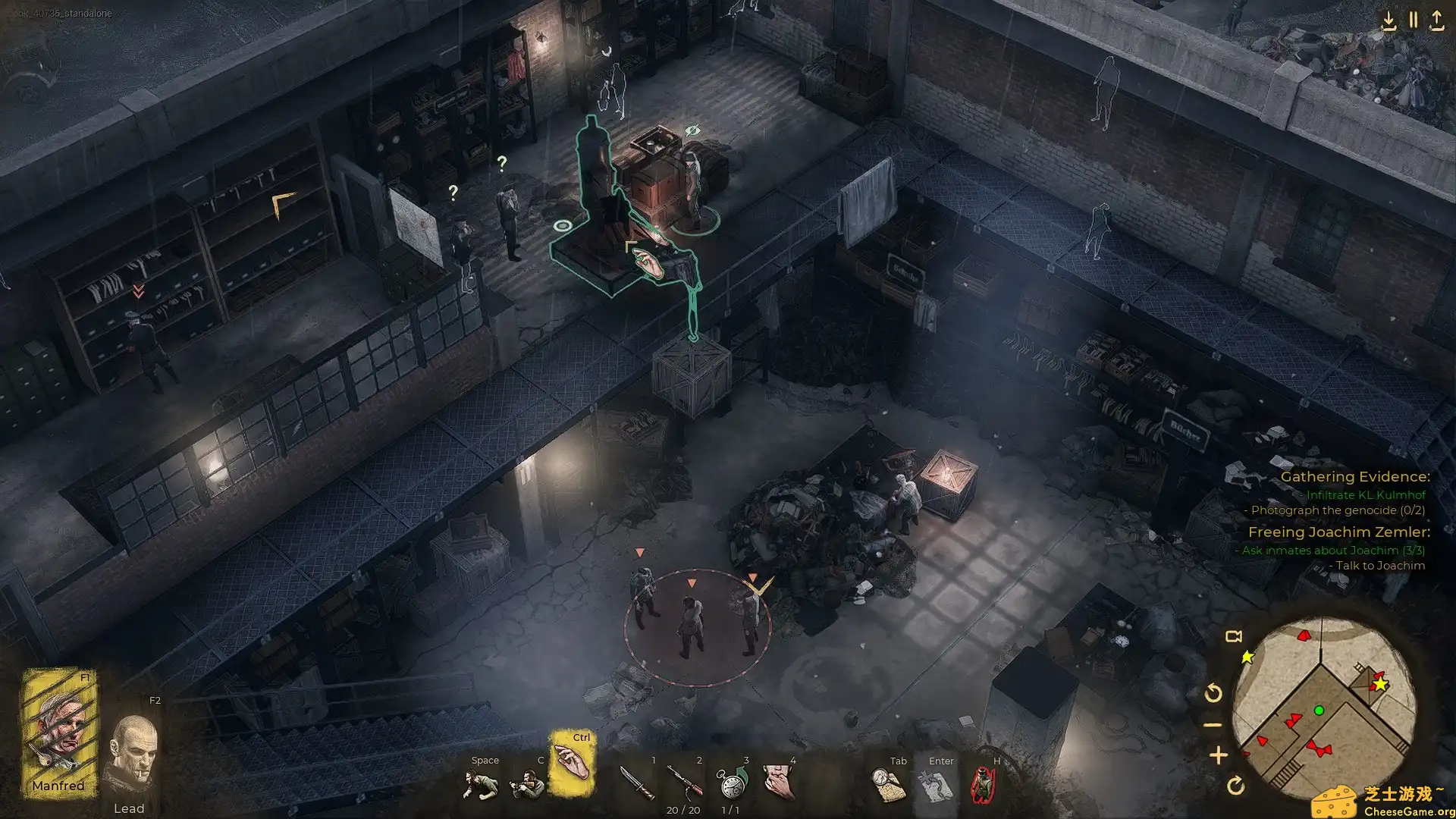Select Manfred's character portrait

point(59,732)
